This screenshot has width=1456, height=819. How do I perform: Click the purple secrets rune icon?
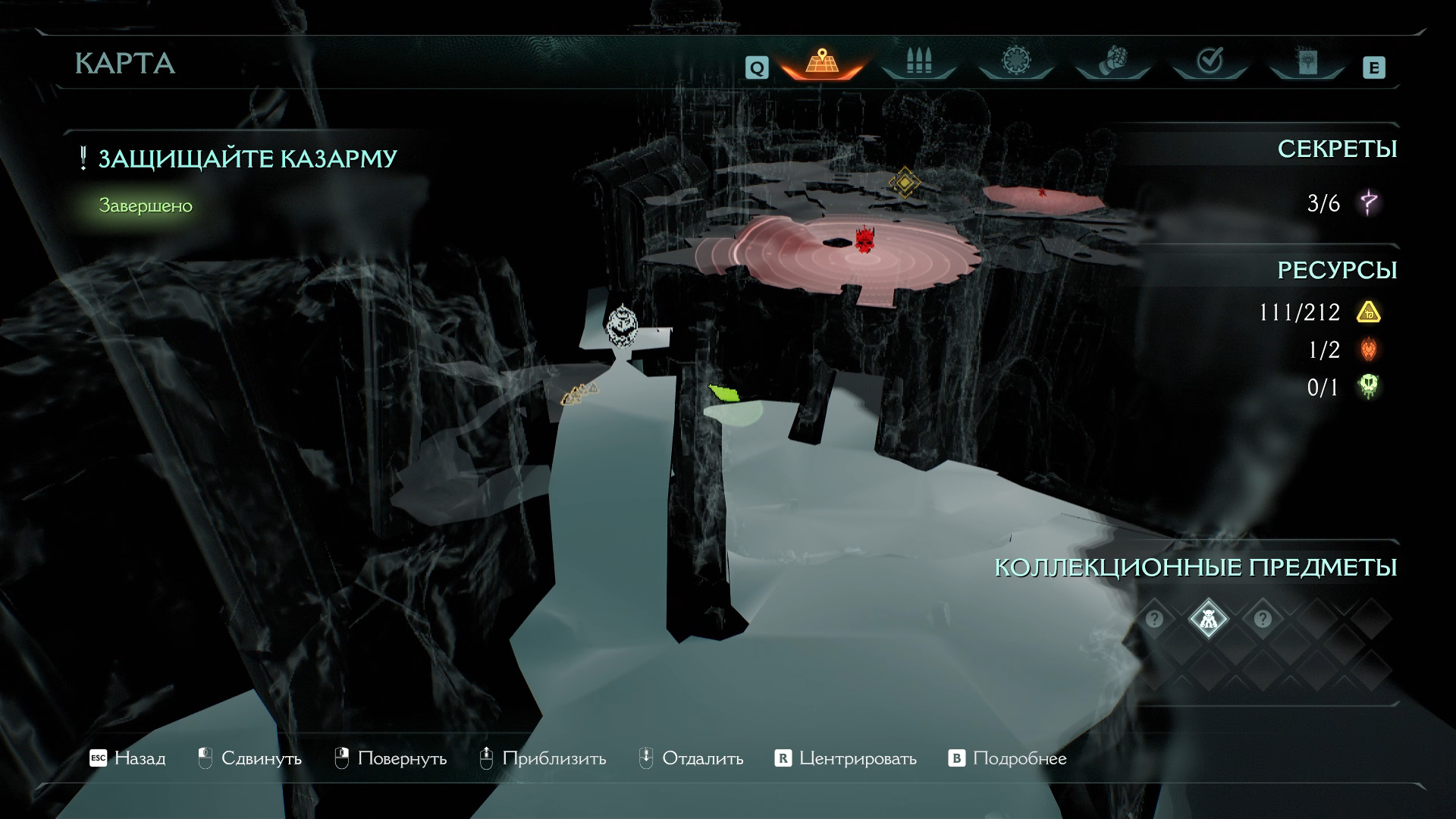(x=1369, y=203)
